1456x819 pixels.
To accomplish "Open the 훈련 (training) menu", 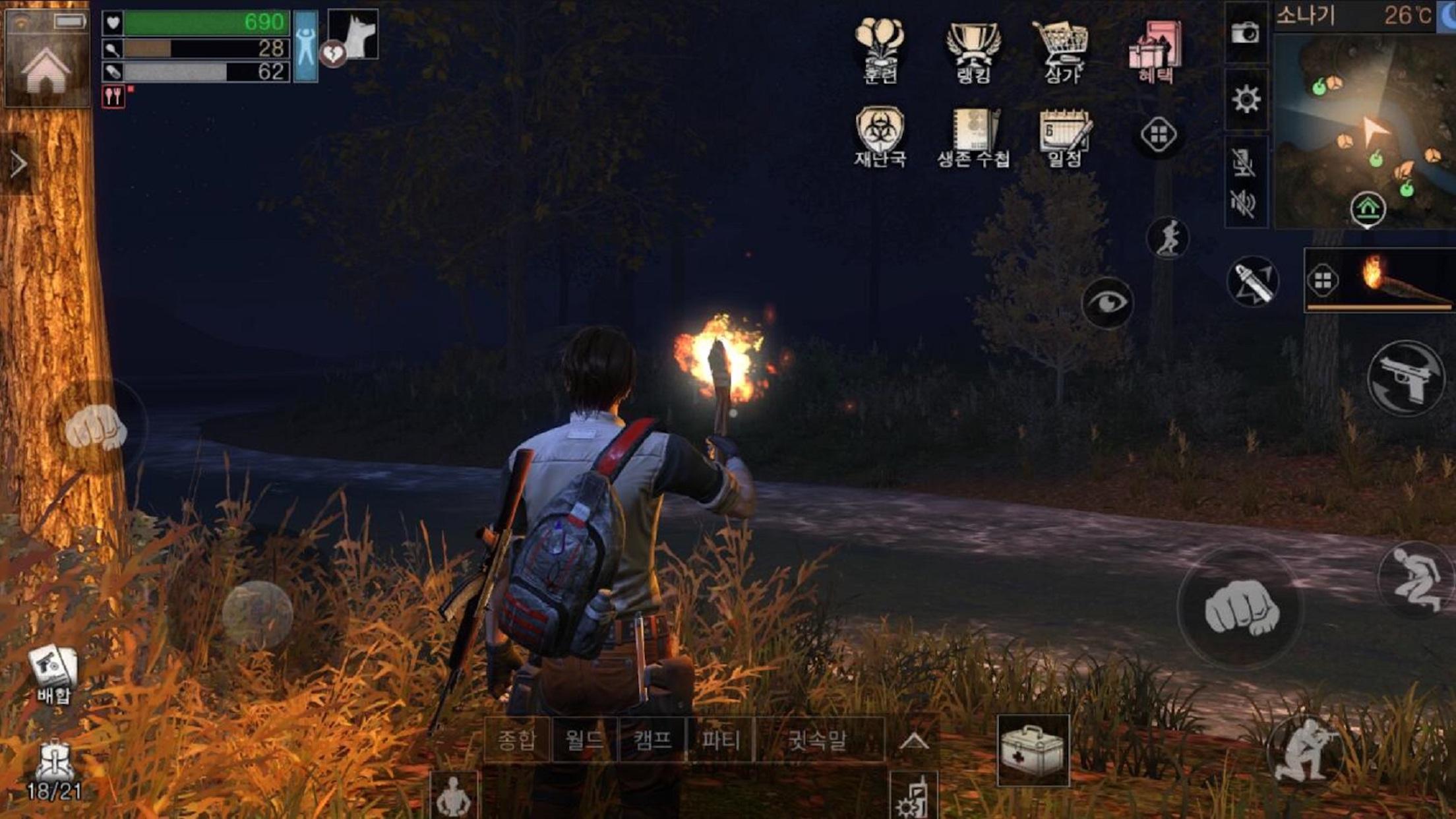I will click(x=882, y=49).
